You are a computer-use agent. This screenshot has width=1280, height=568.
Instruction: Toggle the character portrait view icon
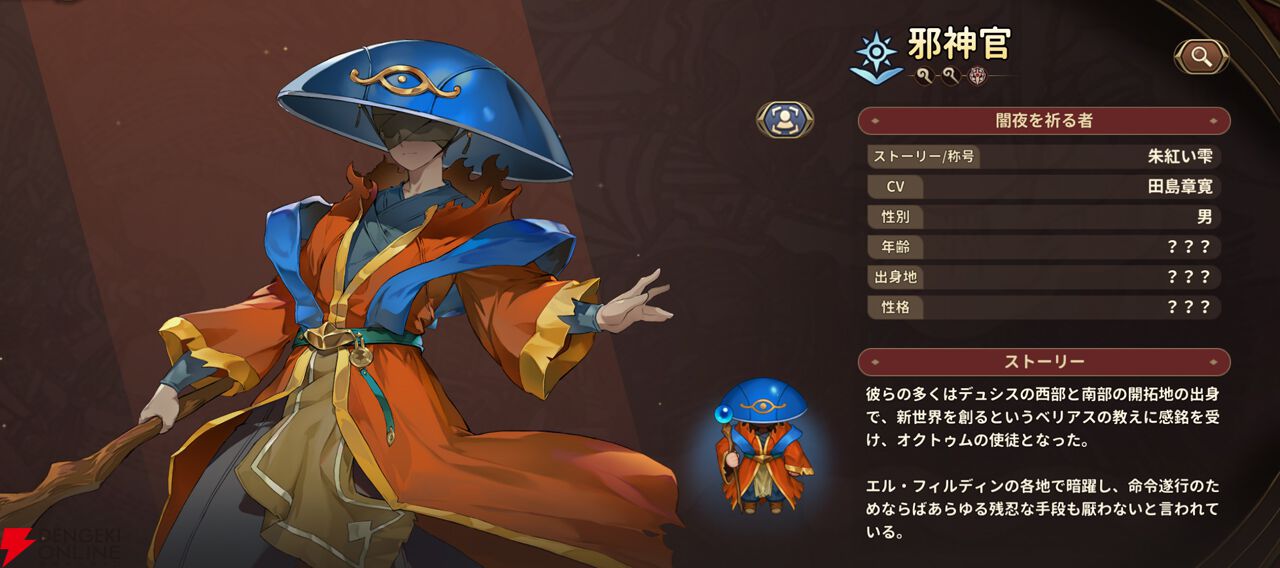tap(784, 120)
